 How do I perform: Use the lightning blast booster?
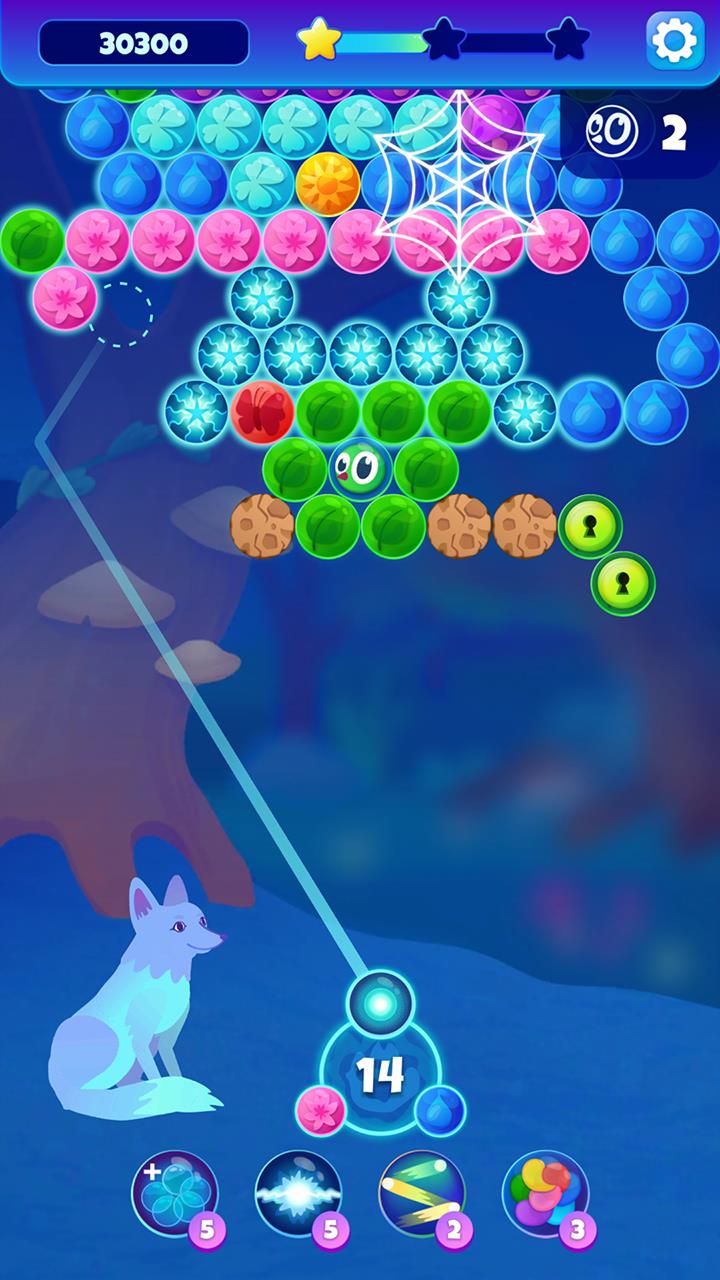pos(298,1193)
